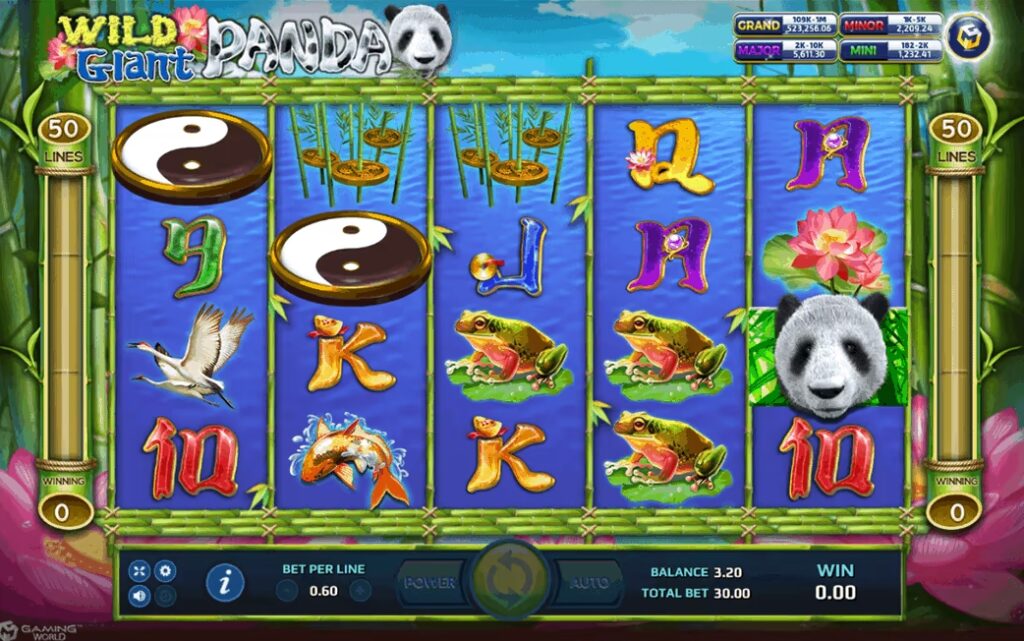
Task: Click the gold cube logo button
Action: [968, 37]
